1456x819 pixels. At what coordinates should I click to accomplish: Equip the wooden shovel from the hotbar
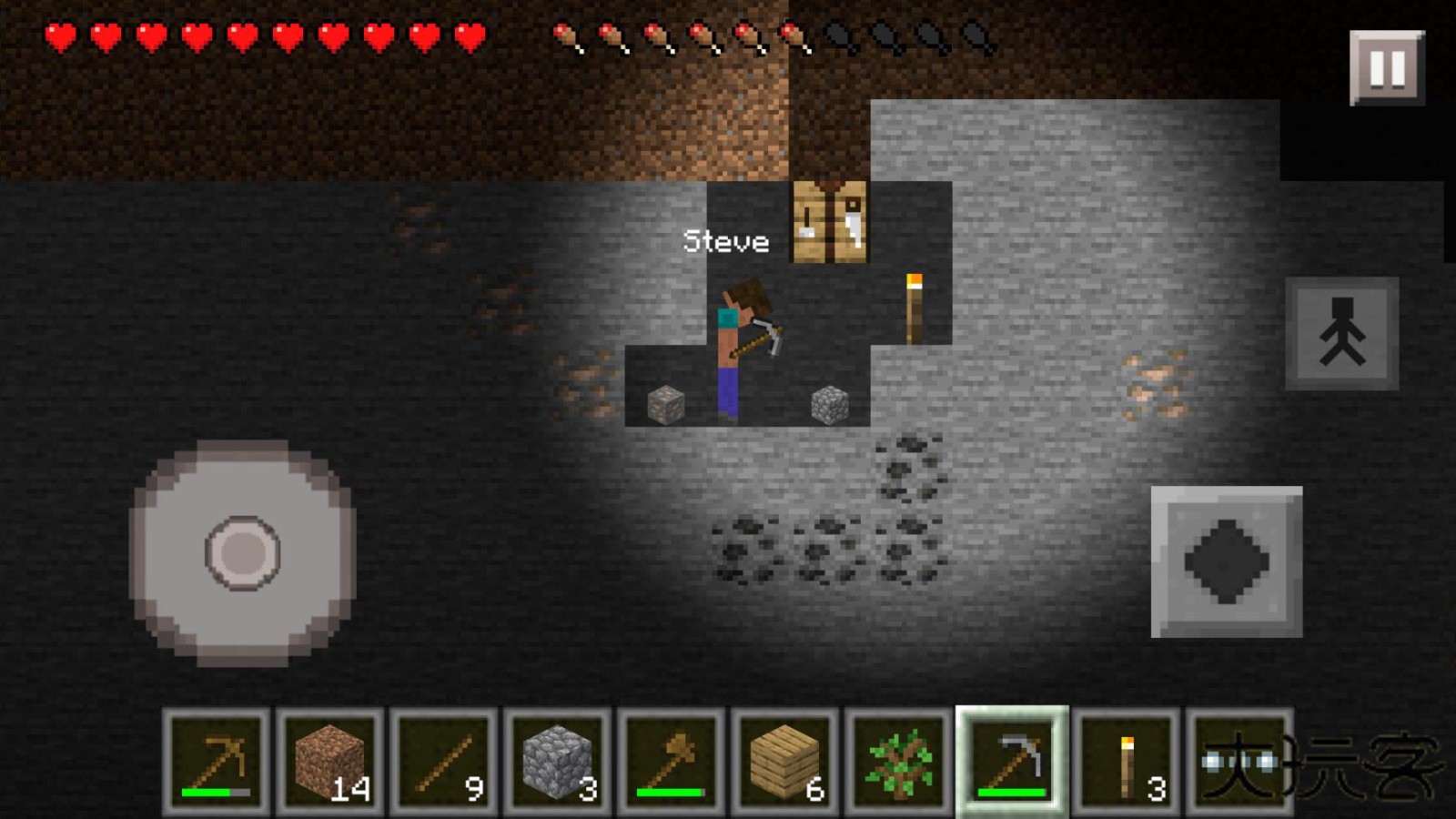click(x=672, y=762)
